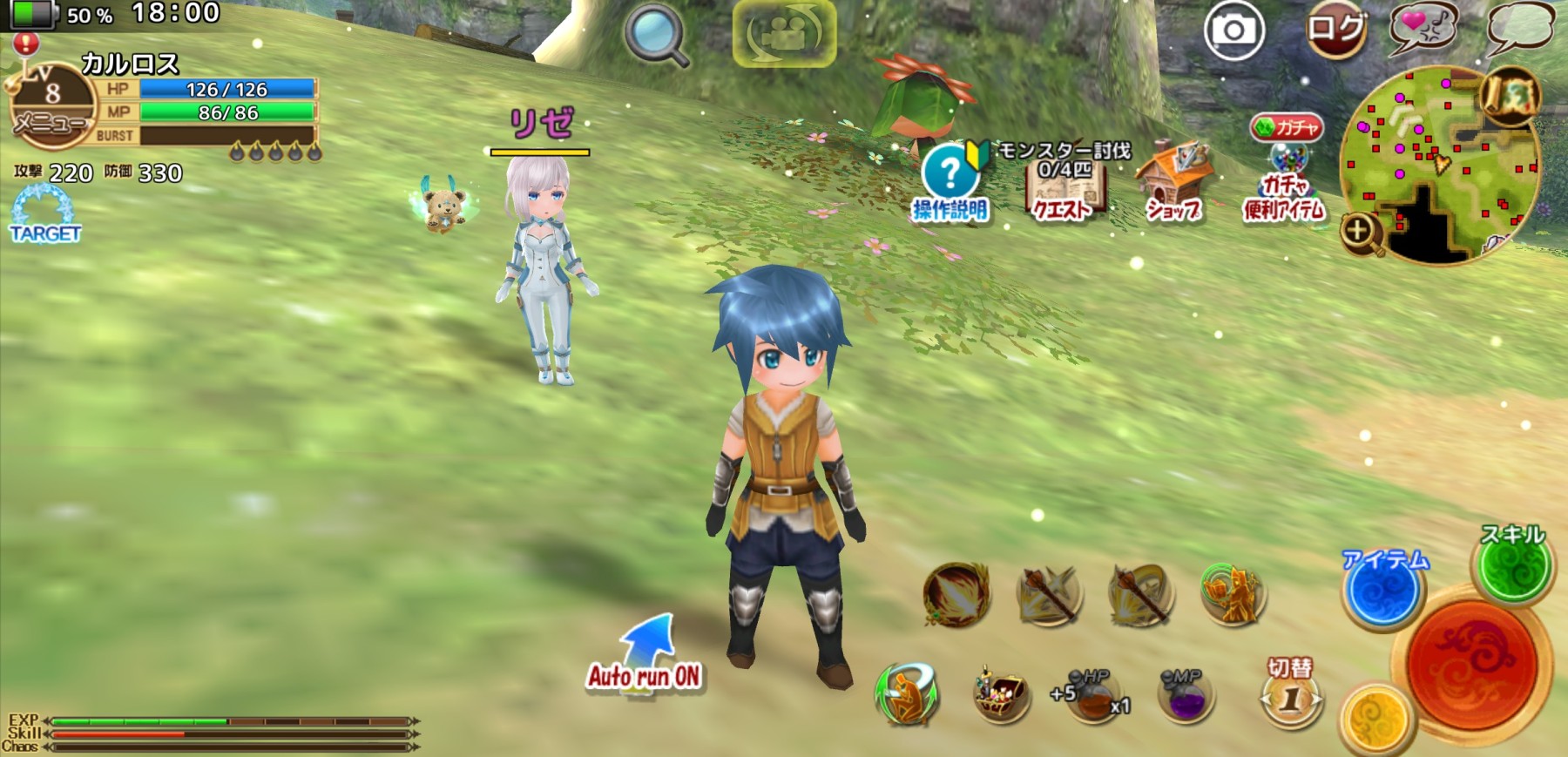
Task: Take a screenshot with the camera icon
Action: point(1233,31)
